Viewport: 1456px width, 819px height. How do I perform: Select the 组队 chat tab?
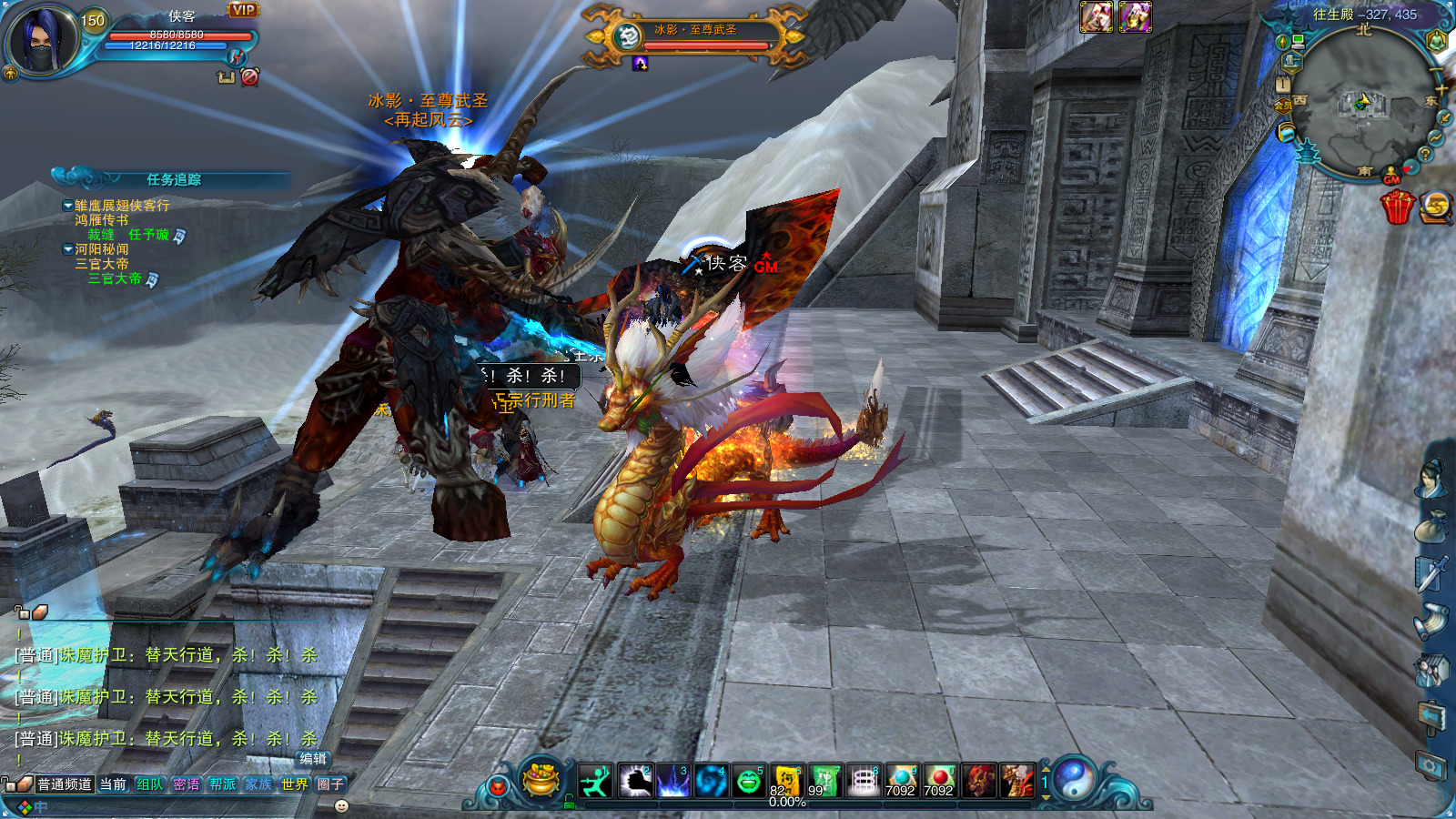pyautogui.click(x=149, y=784)
